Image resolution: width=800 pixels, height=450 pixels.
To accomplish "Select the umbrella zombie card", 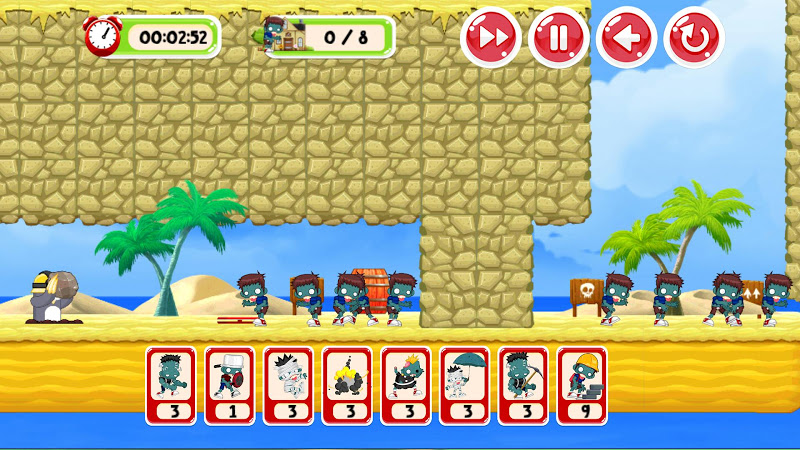I will click(x=464, y=385).
